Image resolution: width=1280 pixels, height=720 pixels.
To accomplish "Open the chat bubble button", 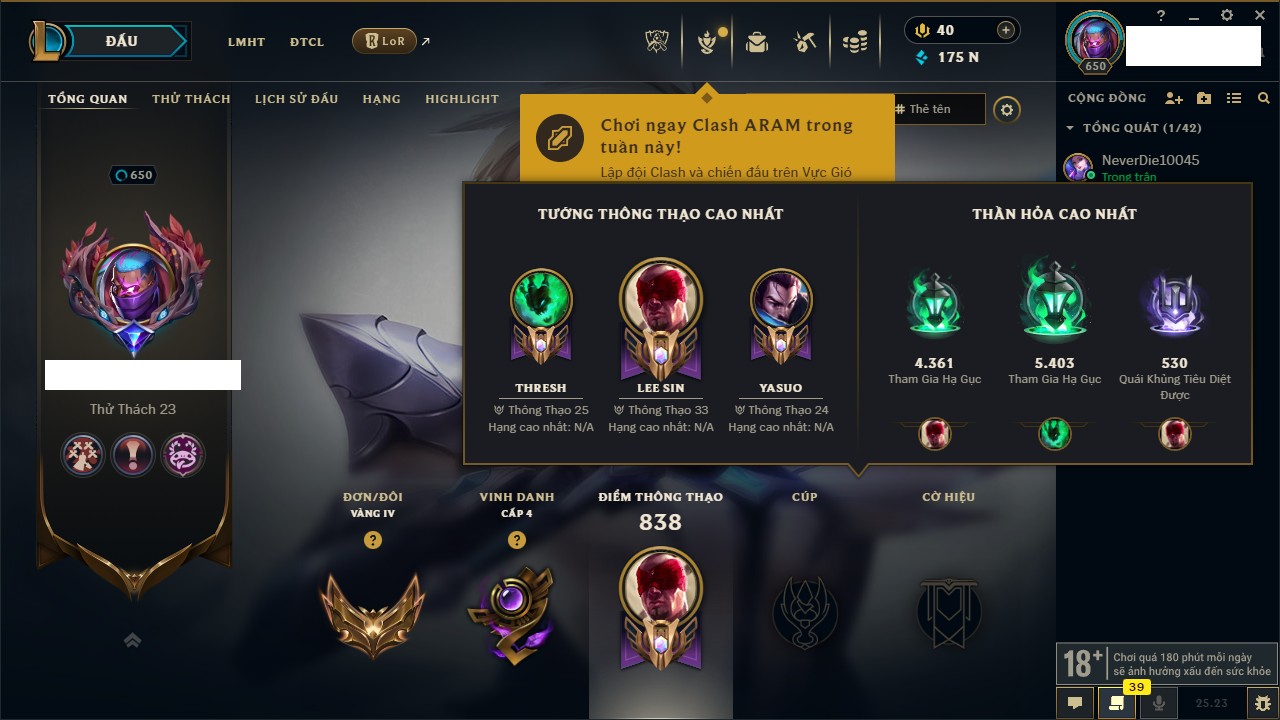I will tap(1075, 703).
